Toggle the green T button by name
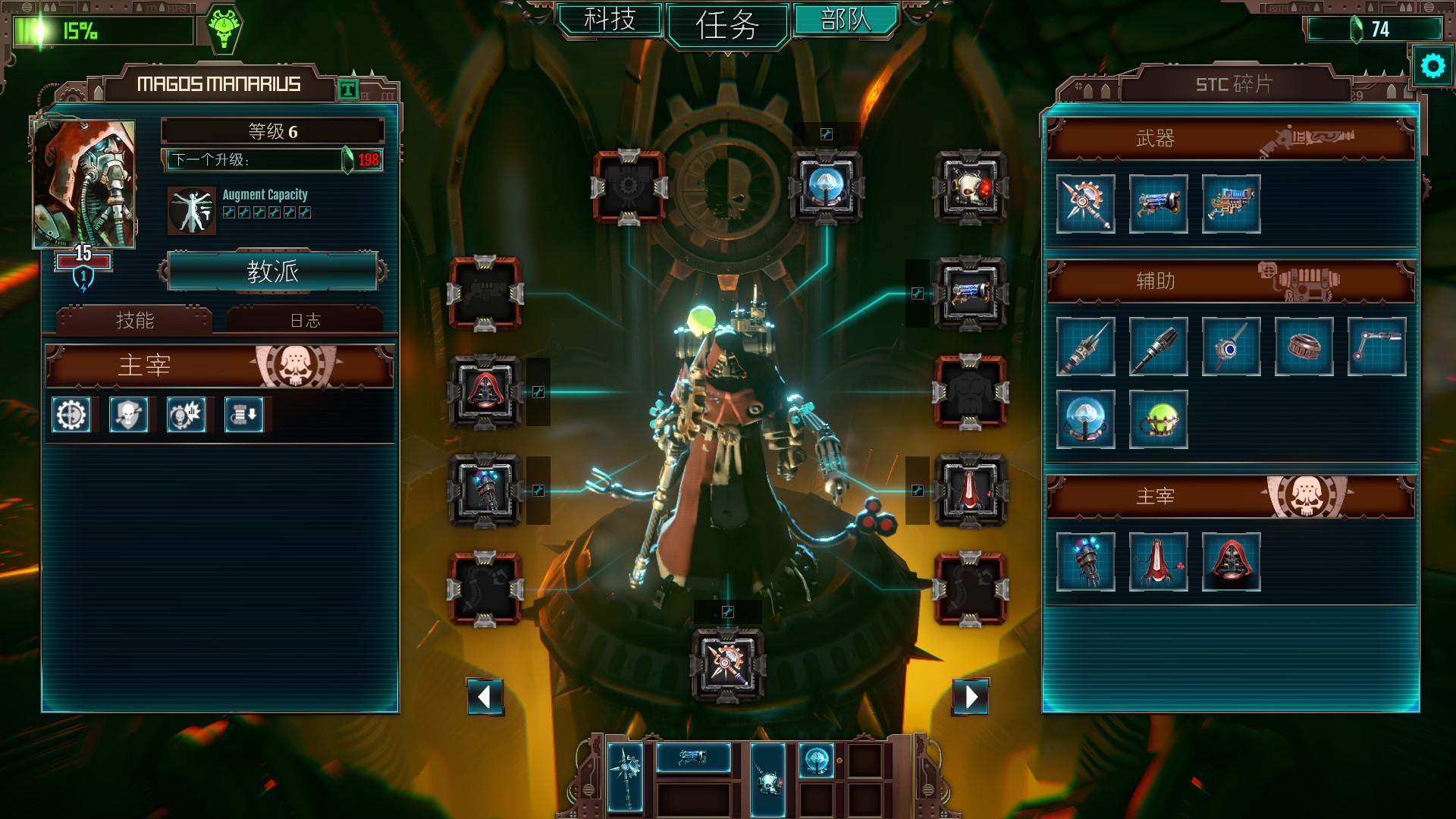This screenshot has width=1456, height=819. coord(347,90)
